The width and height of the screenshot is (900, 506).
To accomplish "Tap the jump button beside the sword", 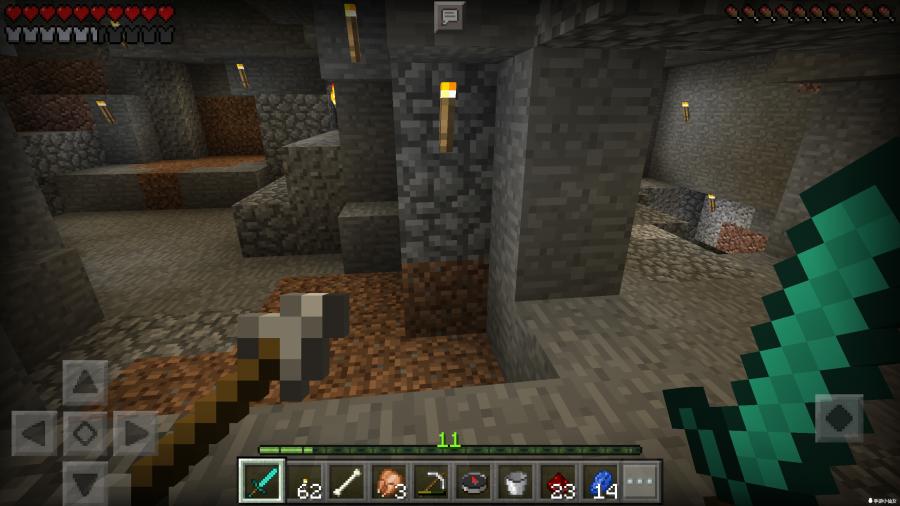I will pos(838,417).
